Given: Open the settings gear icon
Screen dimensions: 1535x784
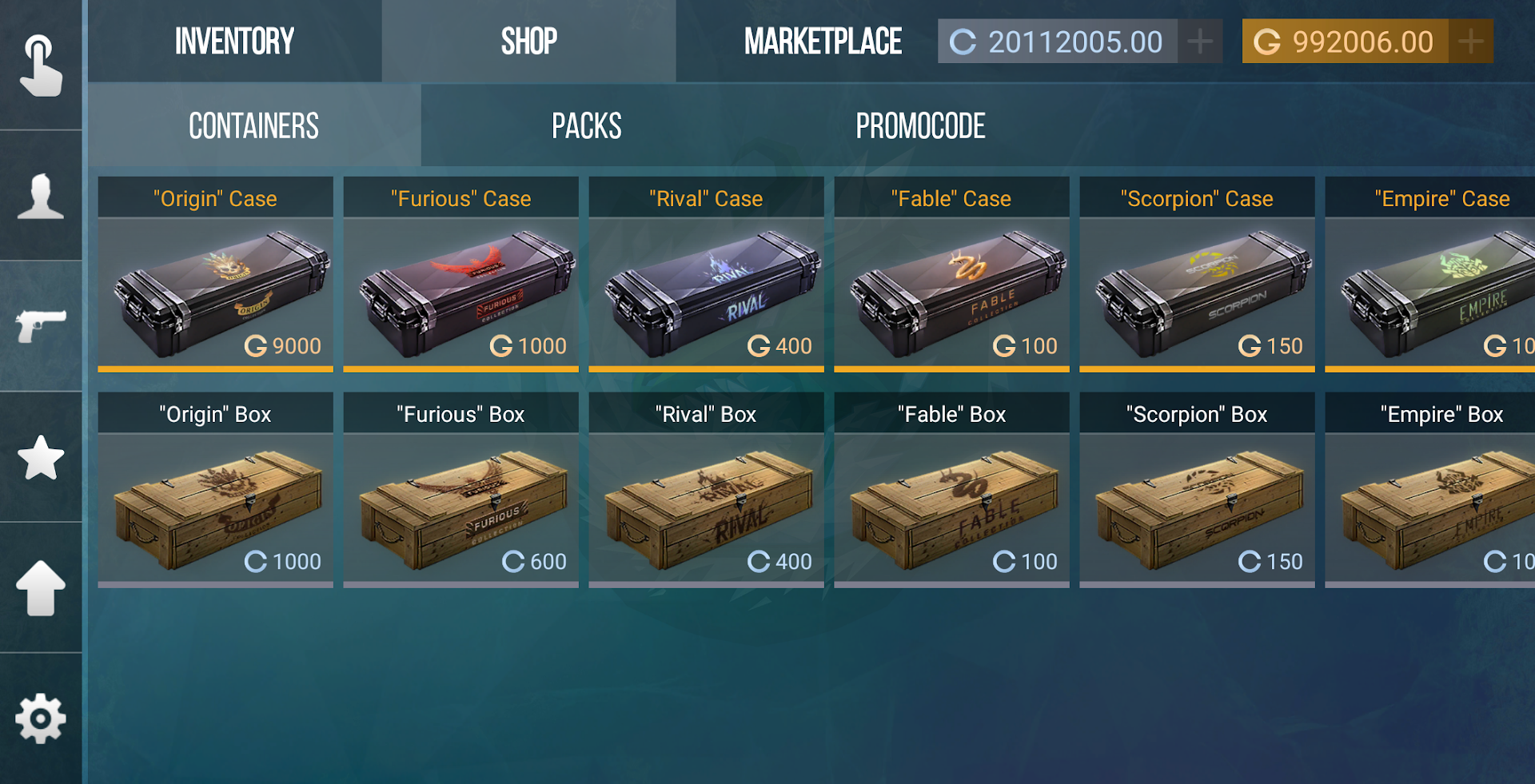Looking at the screenshot, I should click(42, 718).
